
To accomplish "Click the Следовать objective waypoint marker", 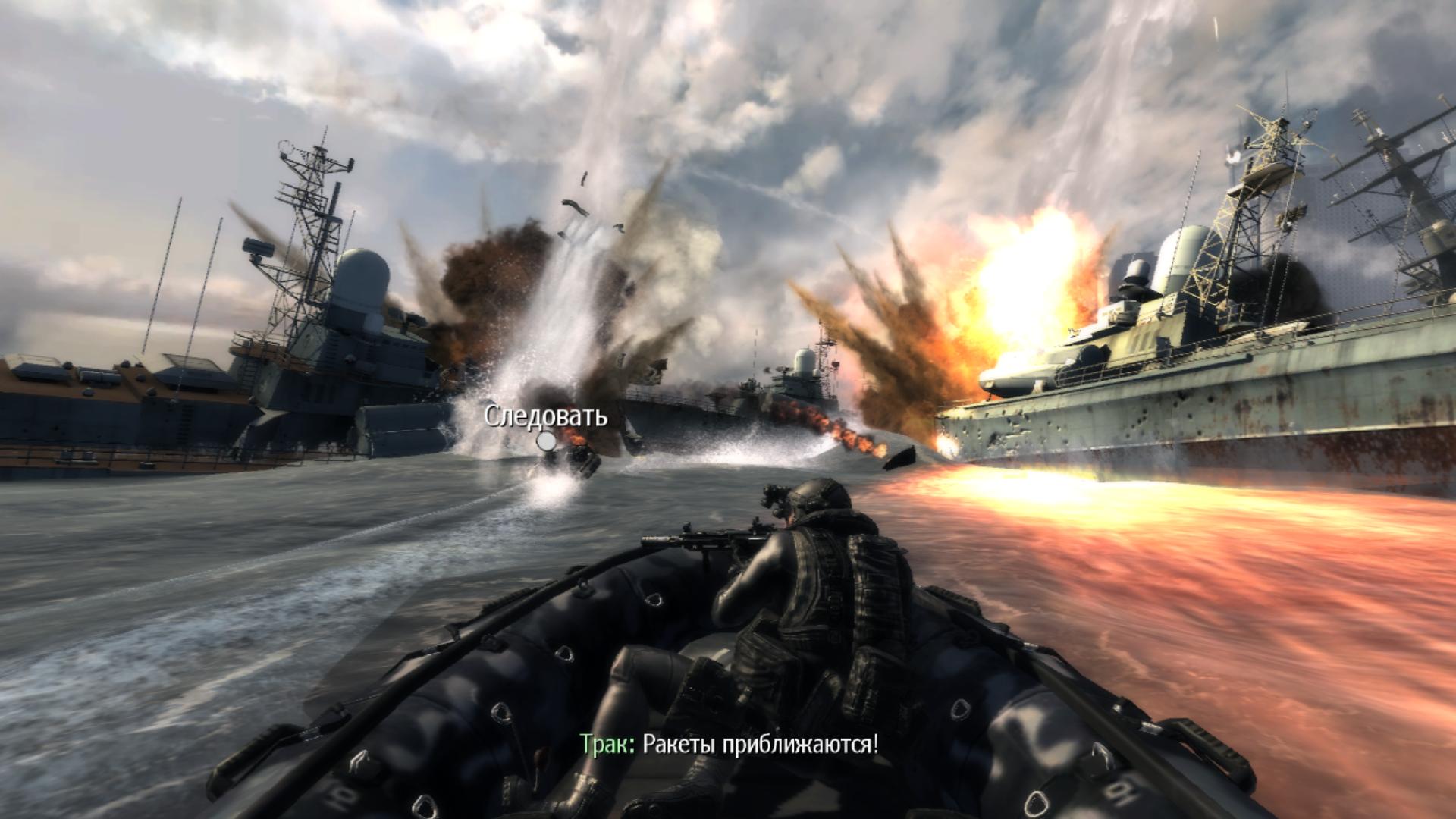I will tap(546, 441).
